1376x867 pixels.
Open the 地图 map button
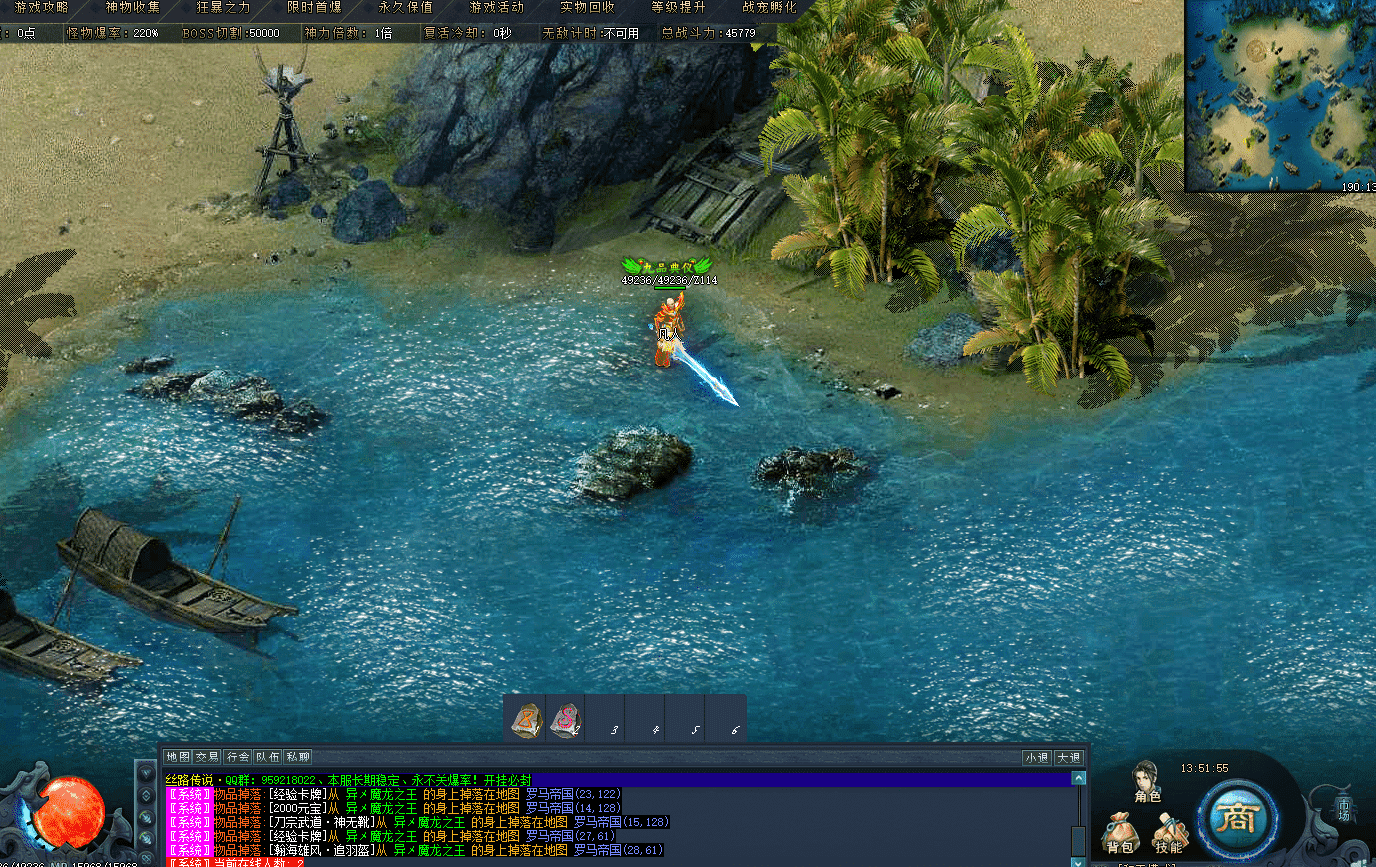(178, 757)
